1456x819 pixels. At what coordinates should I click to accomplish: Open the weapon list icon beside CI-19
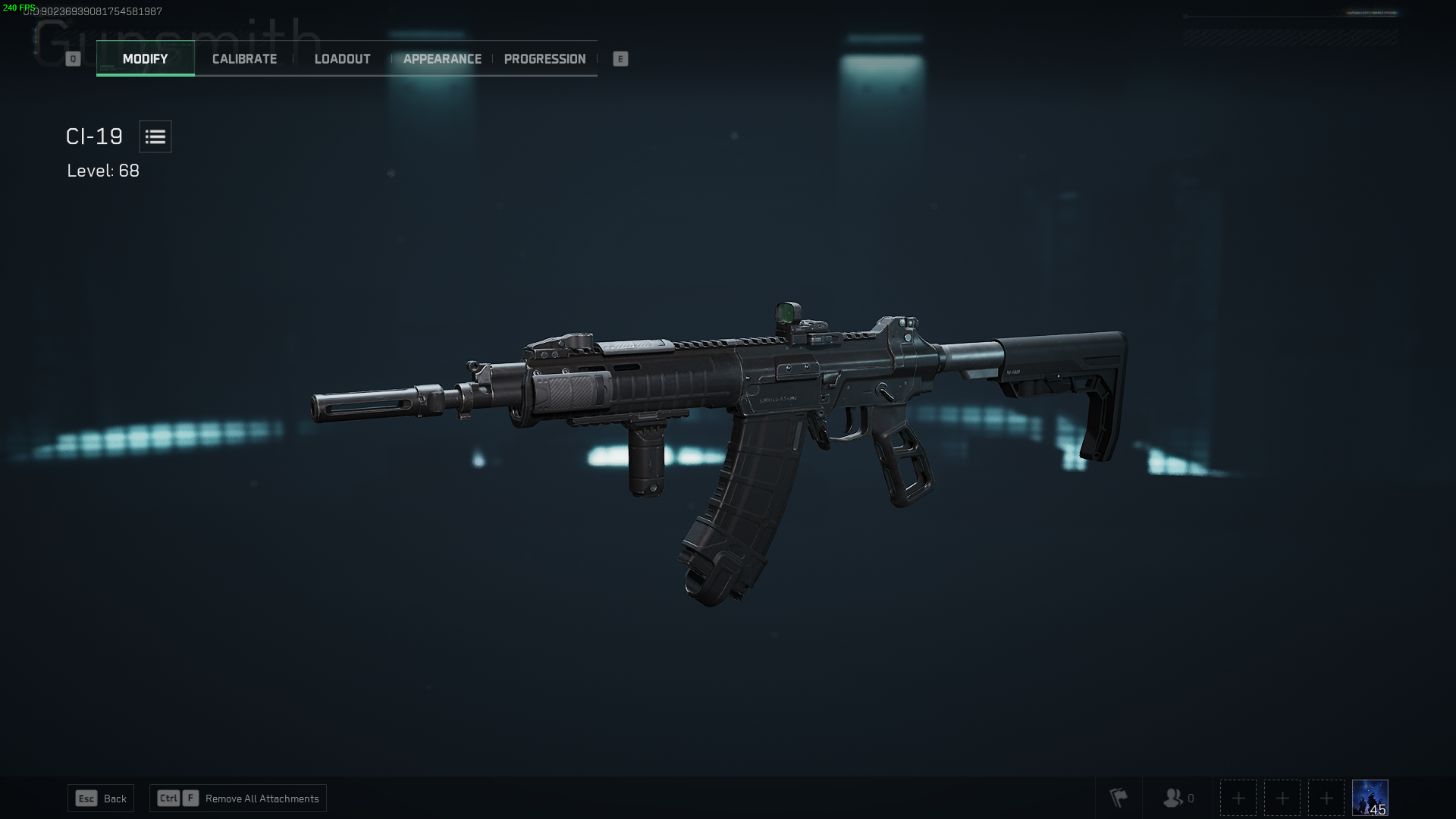coord(155,136)
